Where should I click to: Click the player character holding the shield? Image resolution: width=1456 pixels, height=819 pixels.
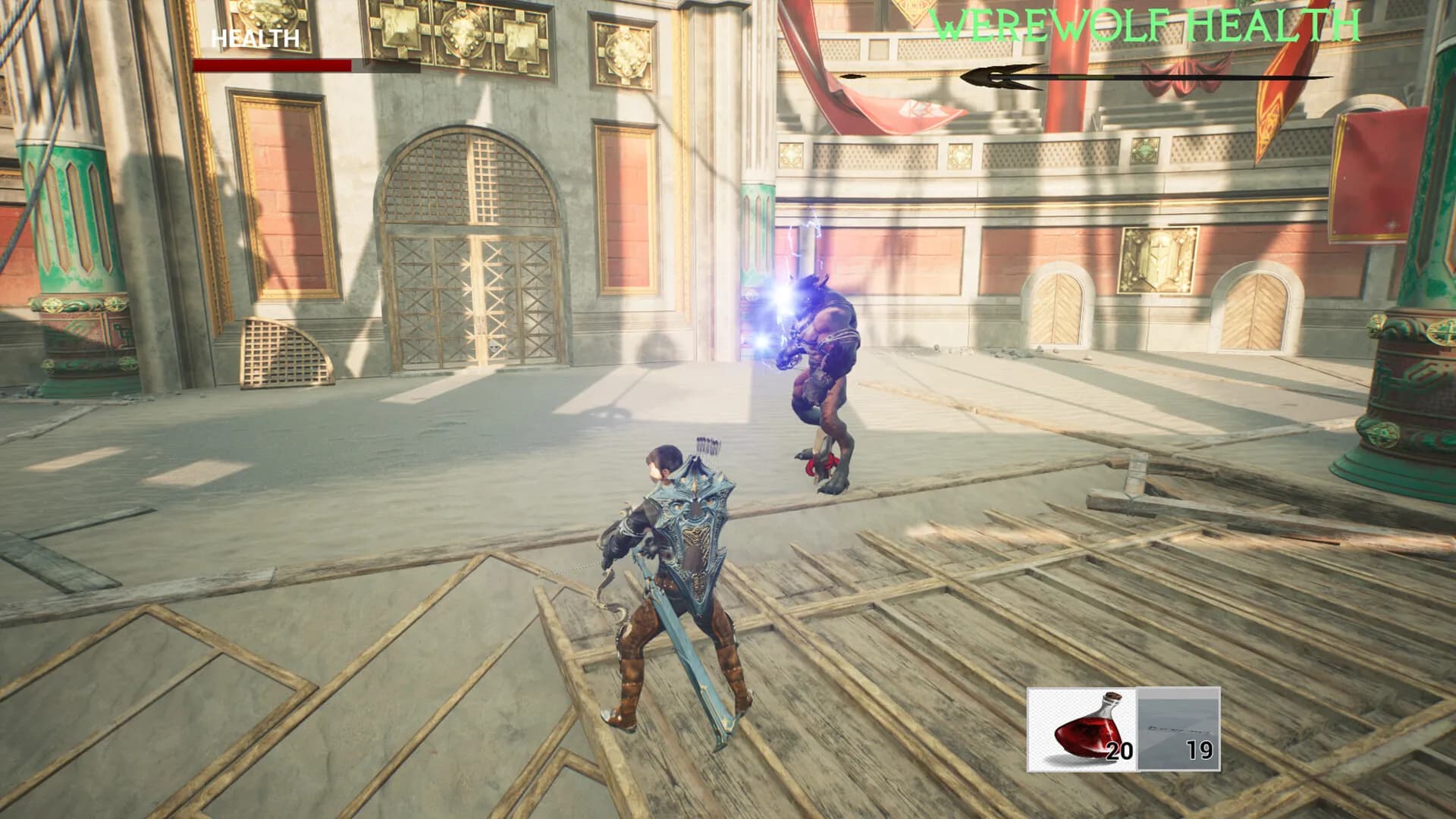(675, 576)
